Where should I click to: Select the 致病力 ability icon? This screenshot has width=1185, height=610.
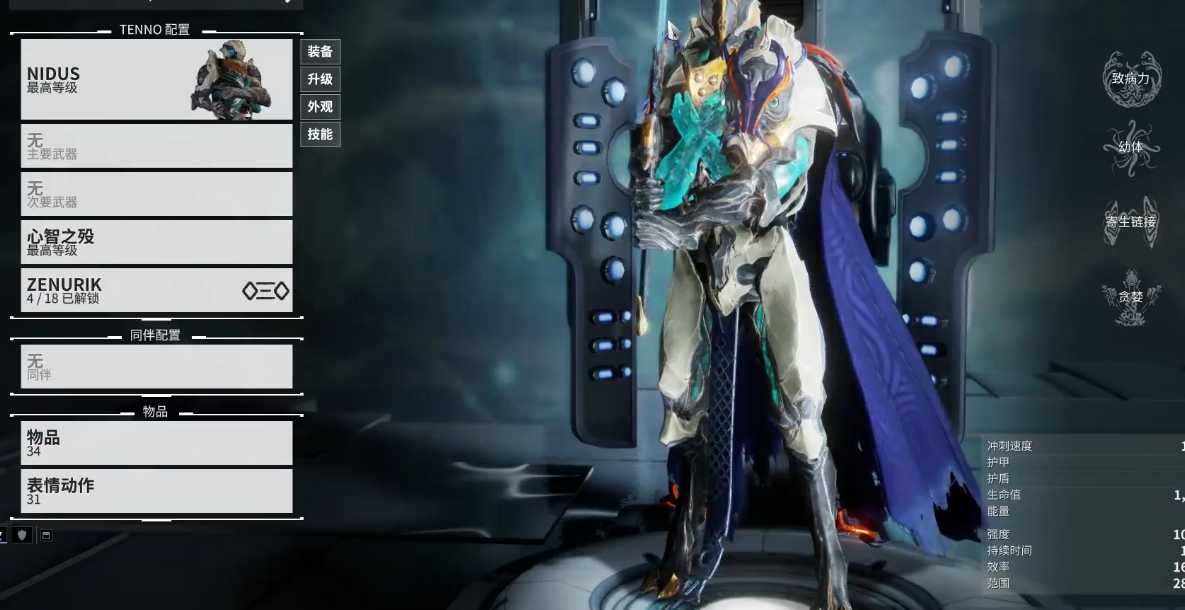(1131, 79)
